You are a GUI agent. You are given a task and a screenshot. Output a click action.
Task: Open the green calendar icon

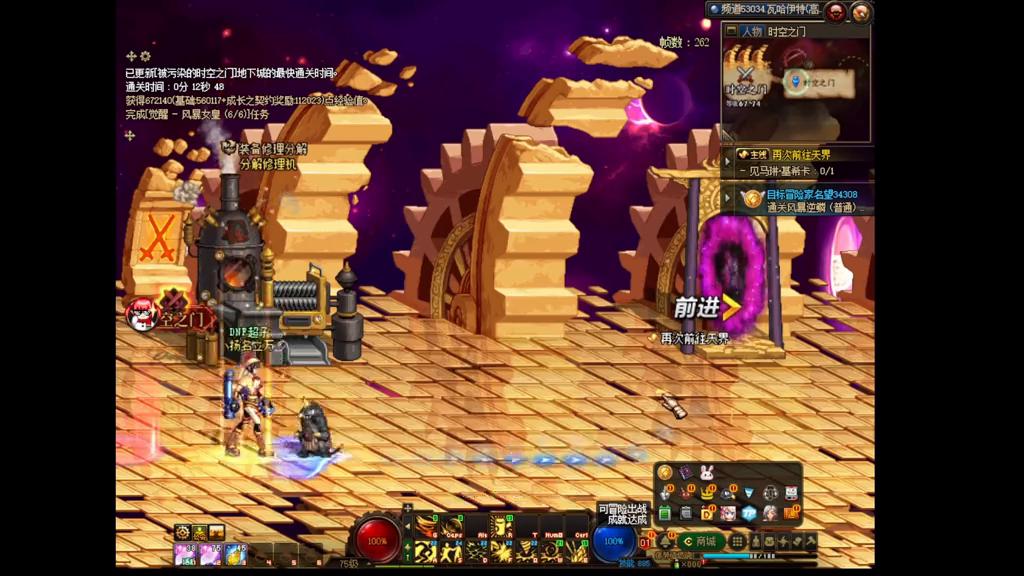pos(665,513)
